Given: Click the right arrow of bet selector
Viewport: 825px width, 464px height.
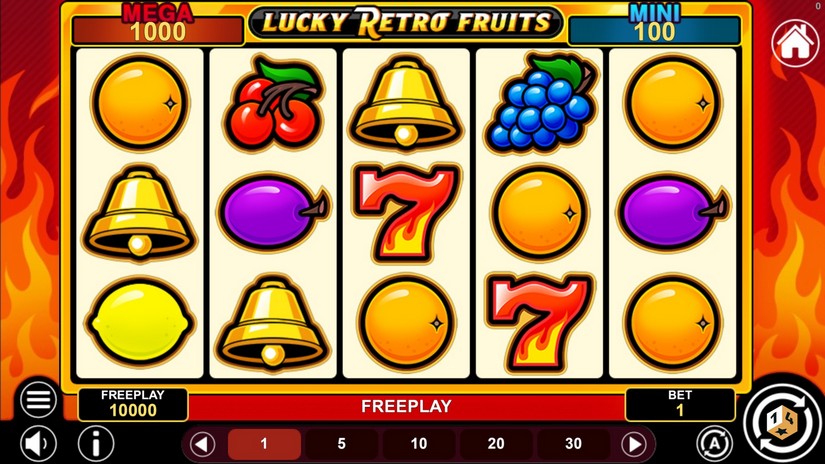Looking at the screenshot, I should click(x=634, y=444).
